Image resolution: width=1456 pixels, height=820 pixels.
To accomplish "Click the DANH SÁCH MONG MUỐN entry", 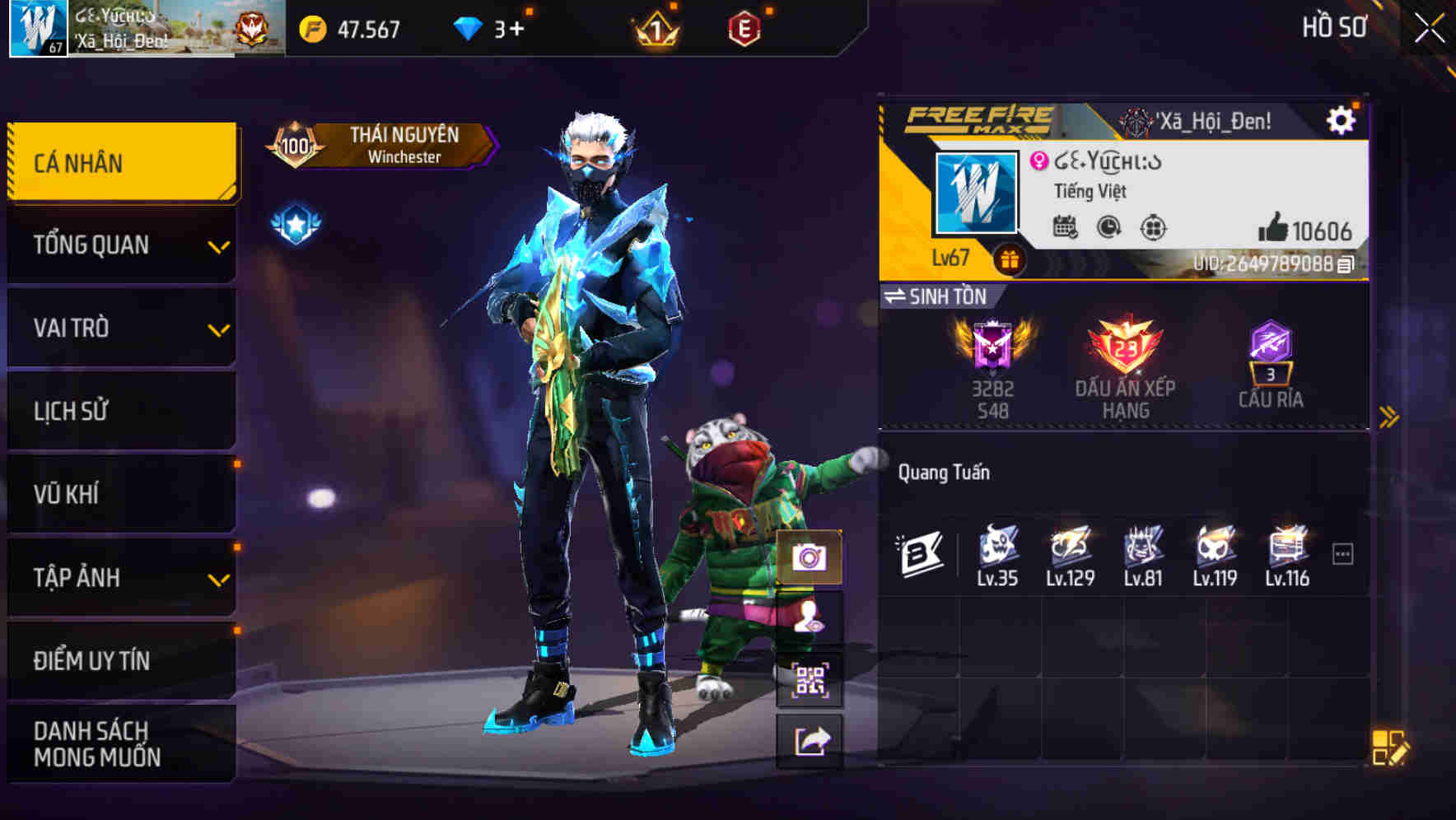I will click(x=120, y=743).
